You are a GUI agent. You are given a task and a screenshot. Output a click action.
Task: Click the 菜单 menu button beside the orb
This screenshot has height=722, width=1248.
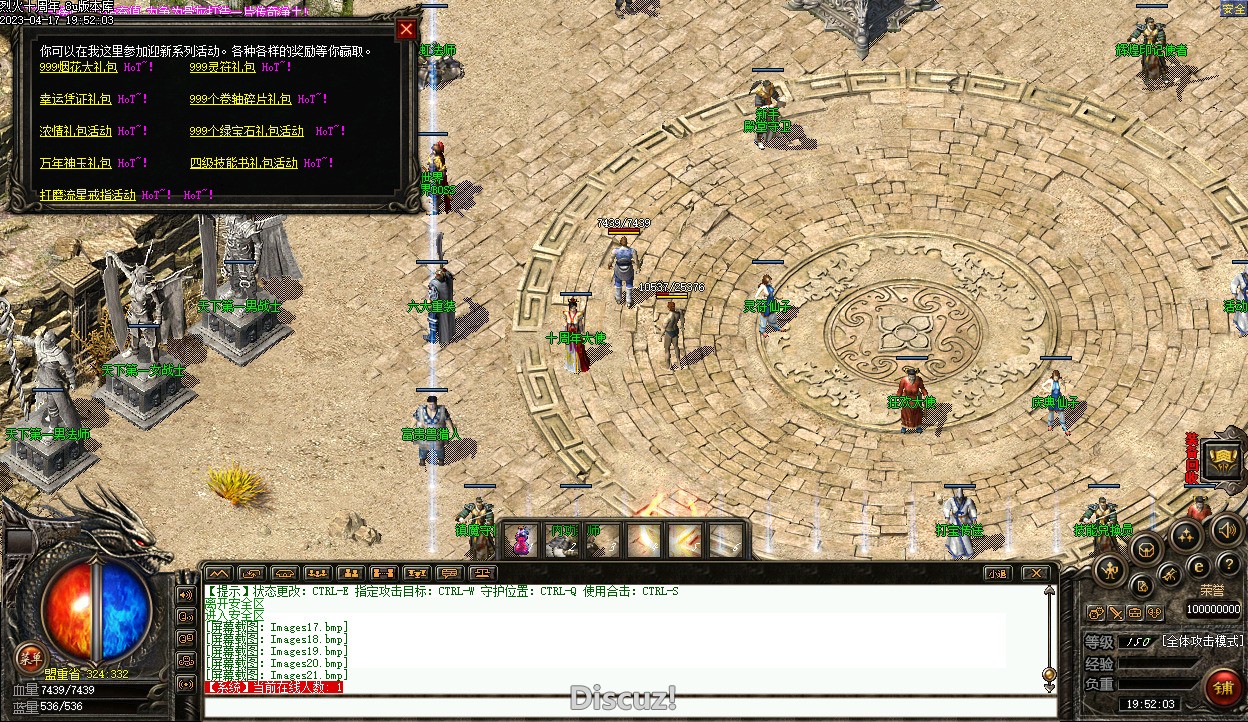pos(30,657)
